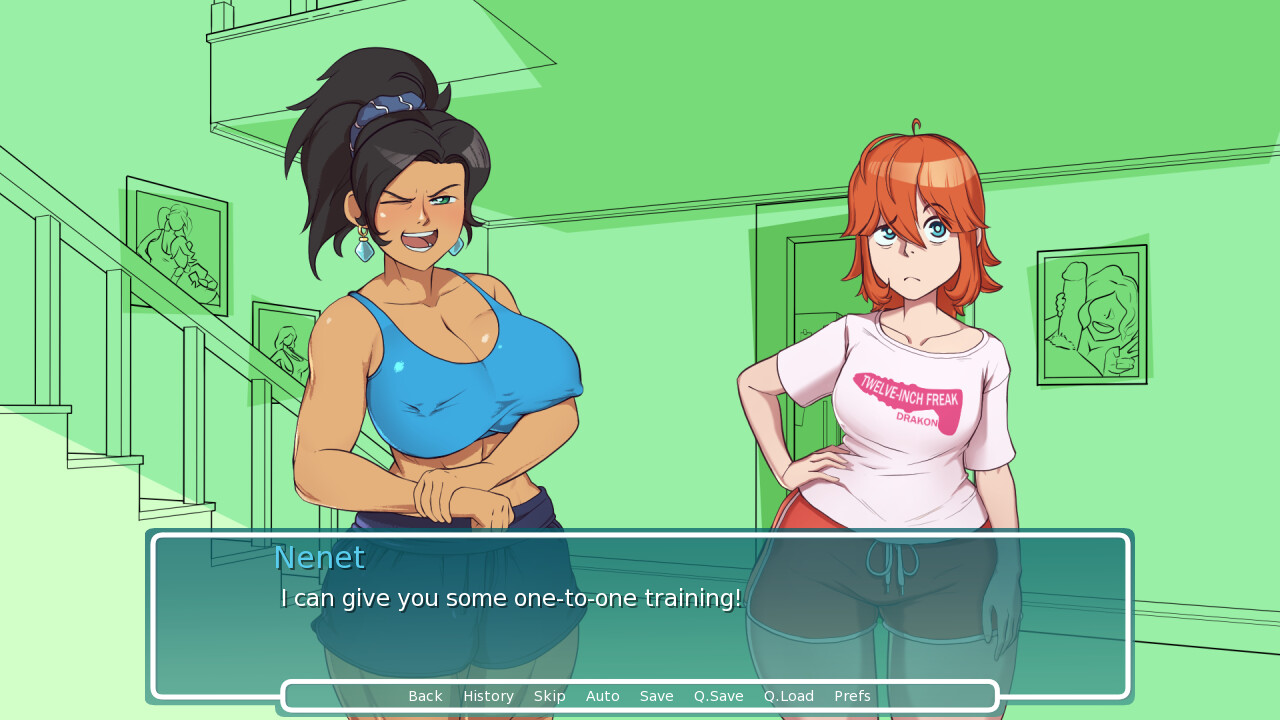Quick load using Q.Load

(788, 696)
